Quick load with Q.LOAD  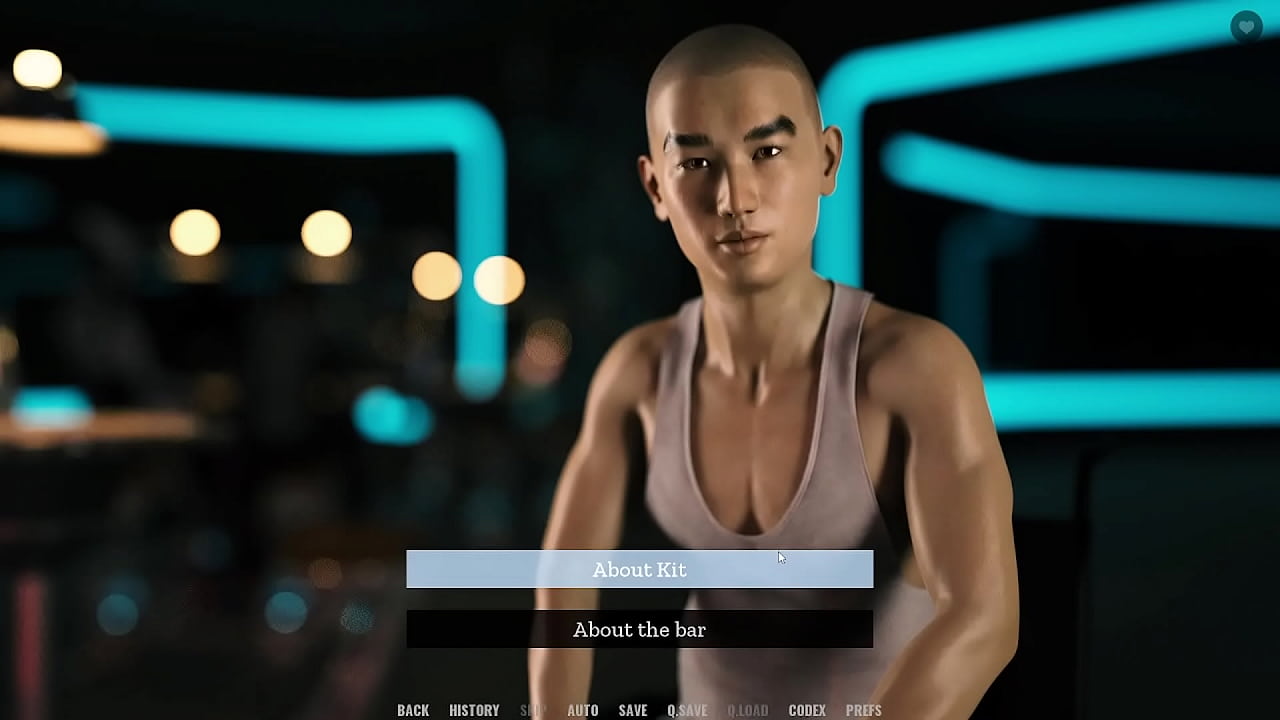click(748, 710)
